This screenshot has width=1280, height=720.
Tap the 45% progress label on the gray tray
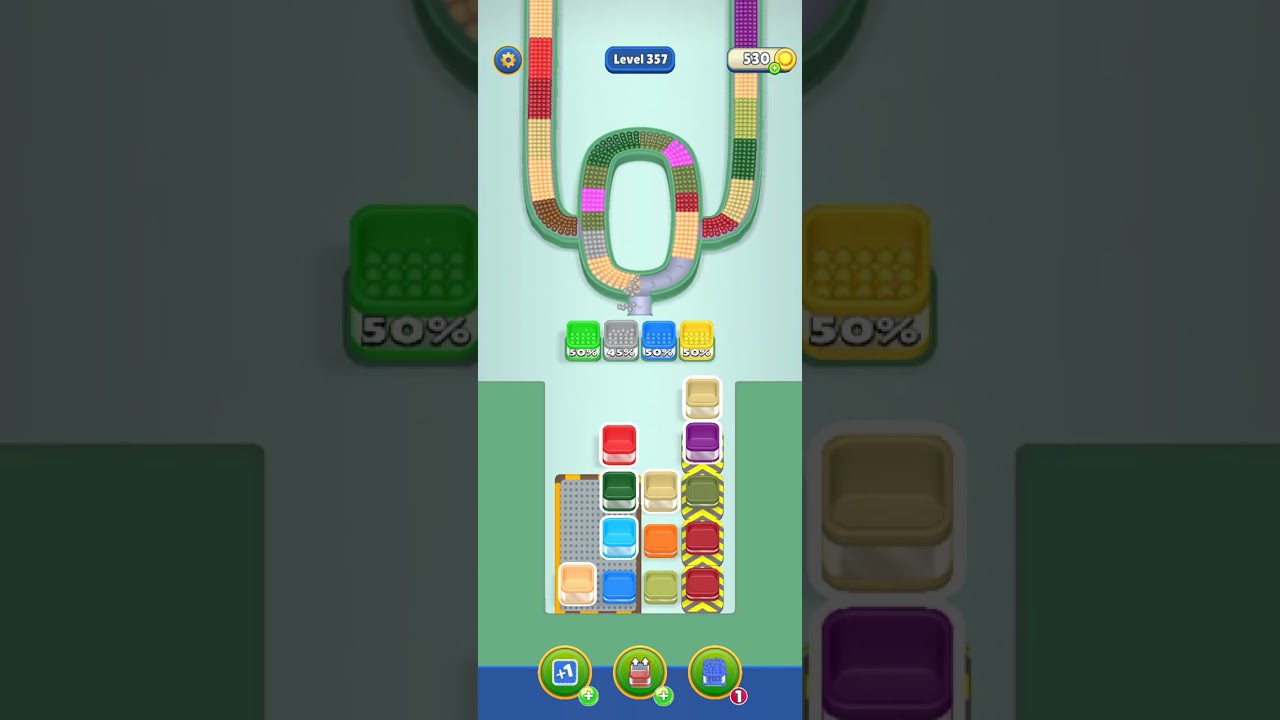[x=621, y=351]
